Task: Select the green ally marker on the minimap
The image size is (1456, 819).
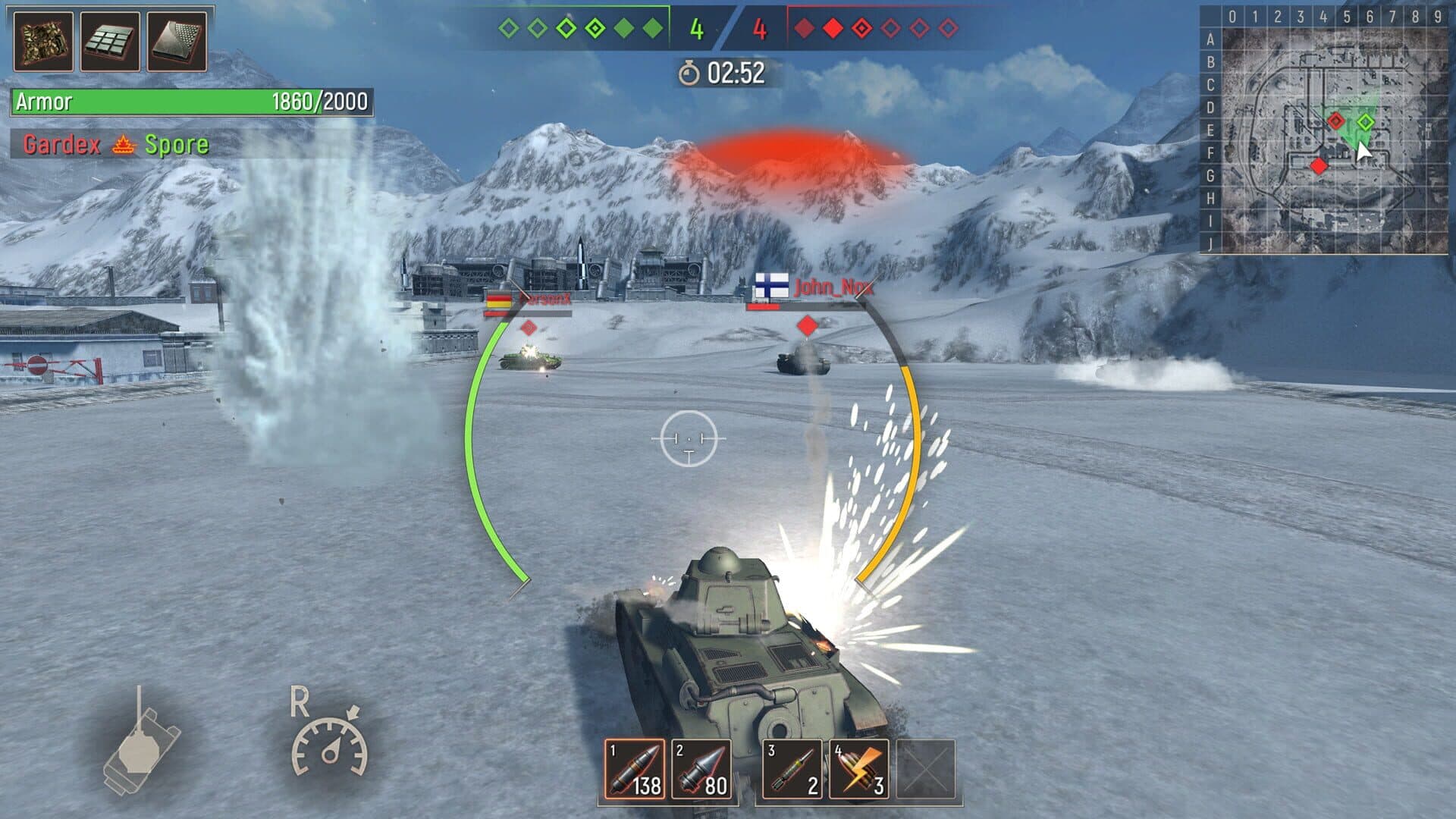Action: pos(1365,121)
